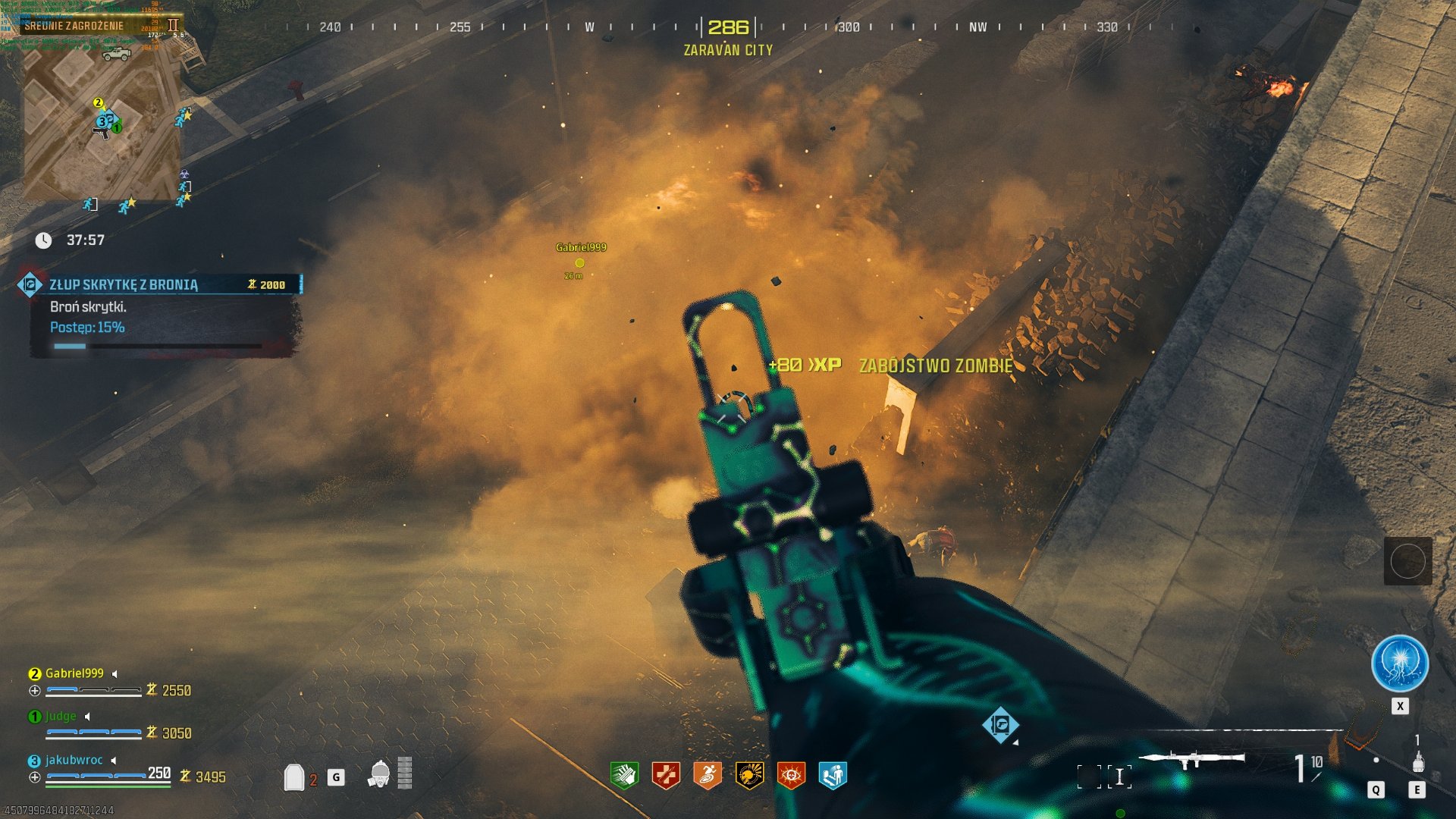The height and width of the screenshot is (819, 1456).
Task: Choose the lethal grenade equipment icon
Action: [1417, 761]
